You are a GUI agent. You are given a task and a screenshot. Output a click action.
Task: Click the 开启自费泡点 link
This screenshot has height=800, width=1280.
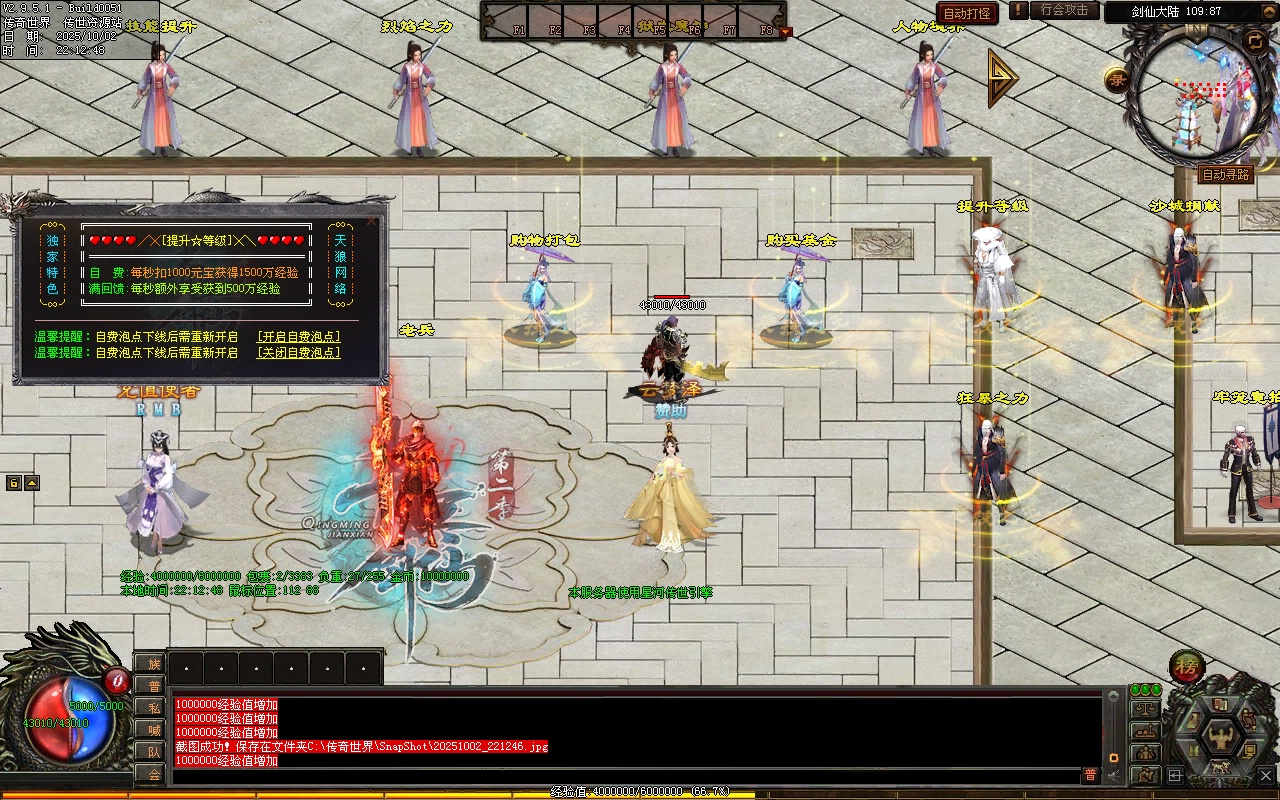pos(298,337)
